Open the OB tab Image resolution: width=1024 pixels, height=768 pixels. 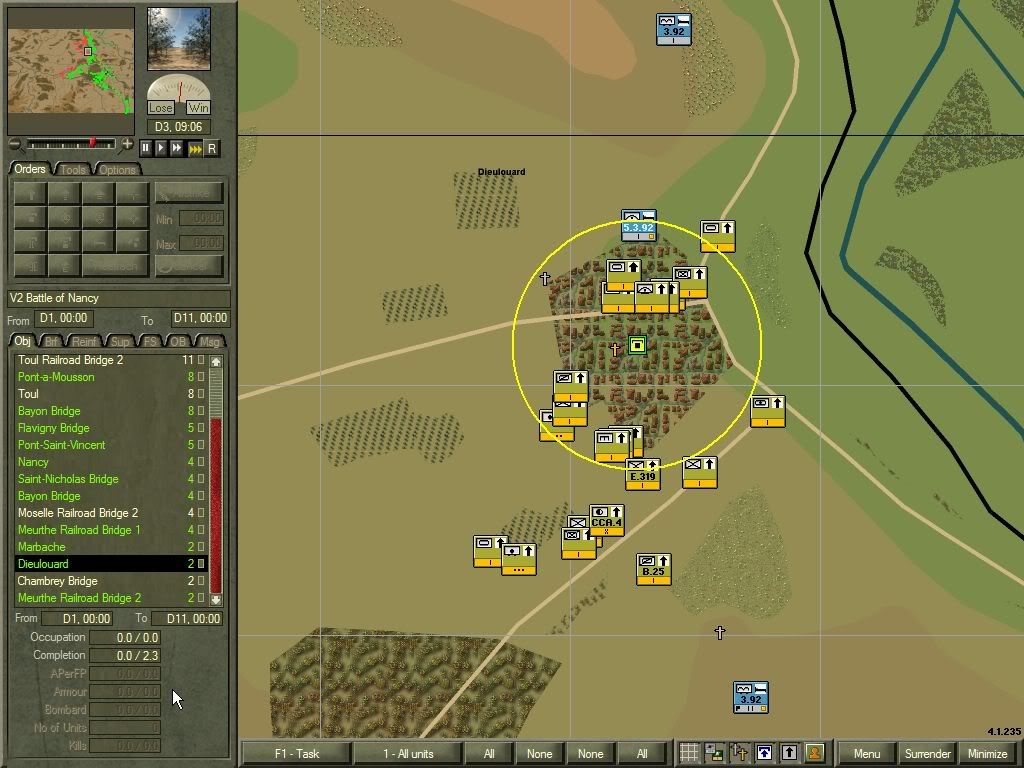tap(178, 342)
